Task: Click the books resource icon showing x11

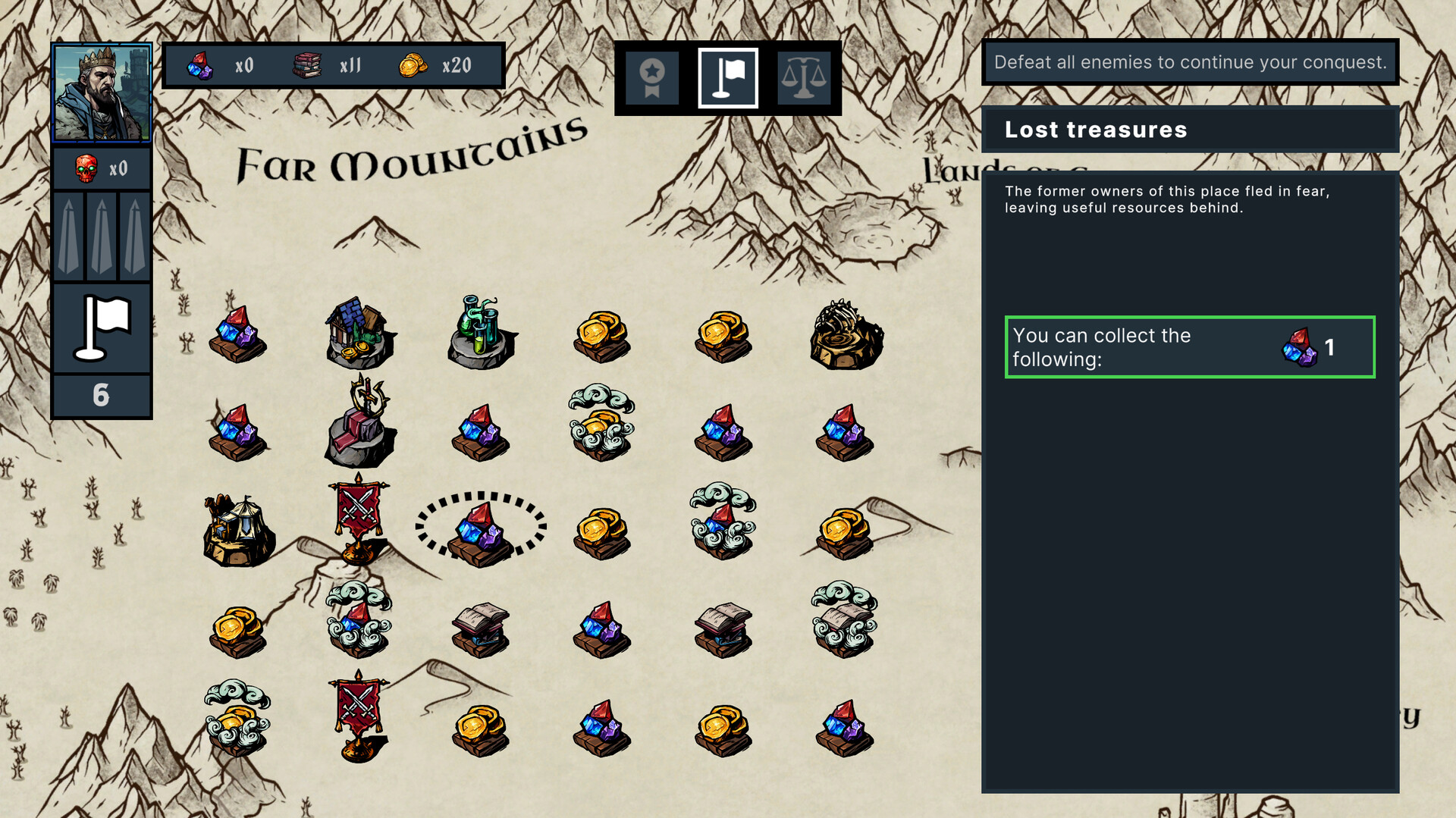Action: [x=309, y=65]
